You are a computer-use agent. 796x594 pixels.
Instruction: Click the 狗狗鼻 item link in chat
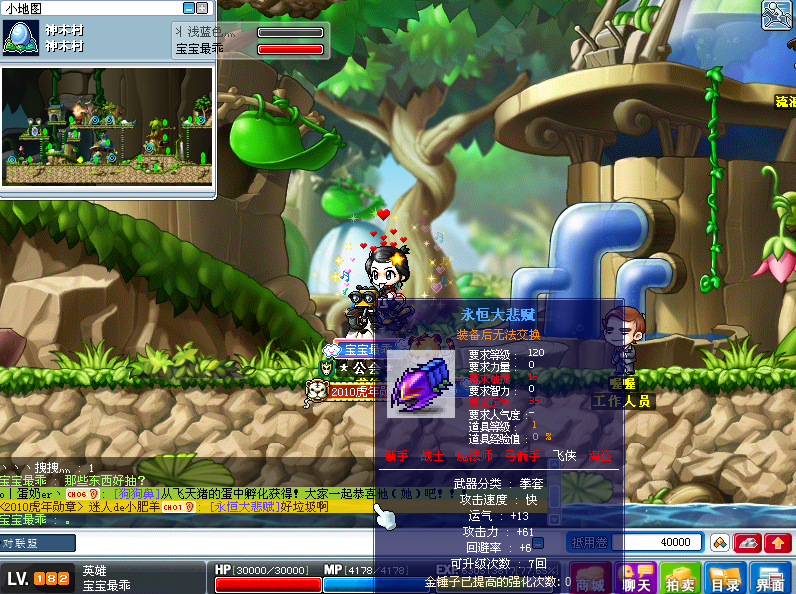(x=137, y=493)
